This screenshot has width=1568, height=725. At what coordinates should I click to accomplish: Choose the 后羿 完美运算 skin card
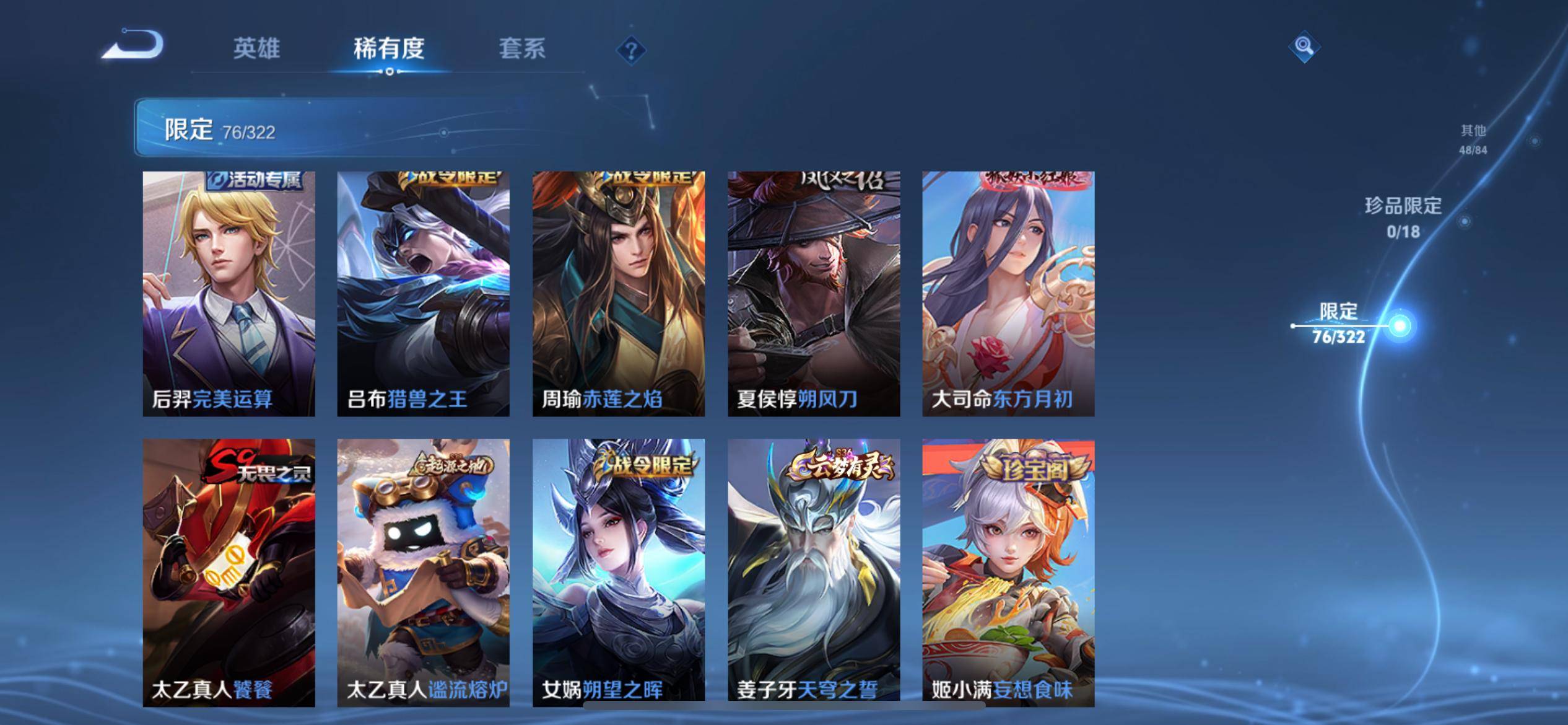229,294
